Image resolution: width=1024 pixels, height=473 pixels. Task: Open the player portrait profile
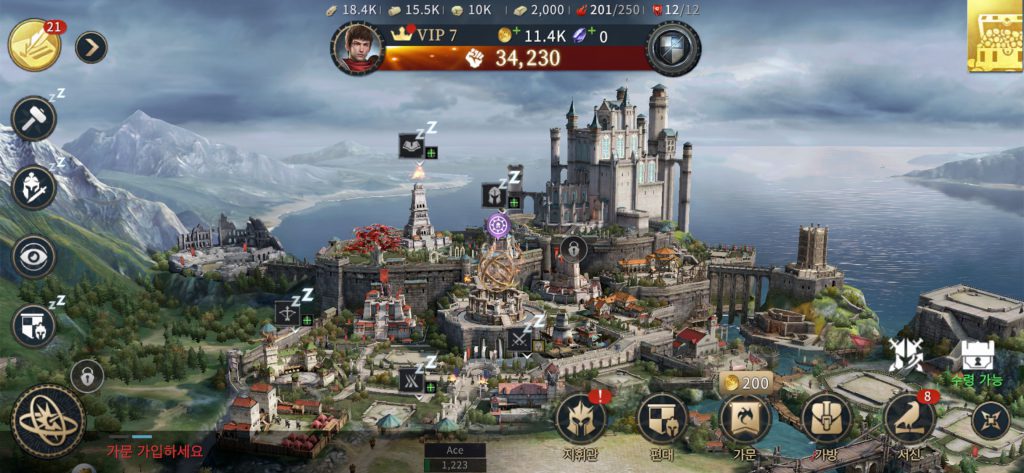pyautogui.click(x=357, y=47)
